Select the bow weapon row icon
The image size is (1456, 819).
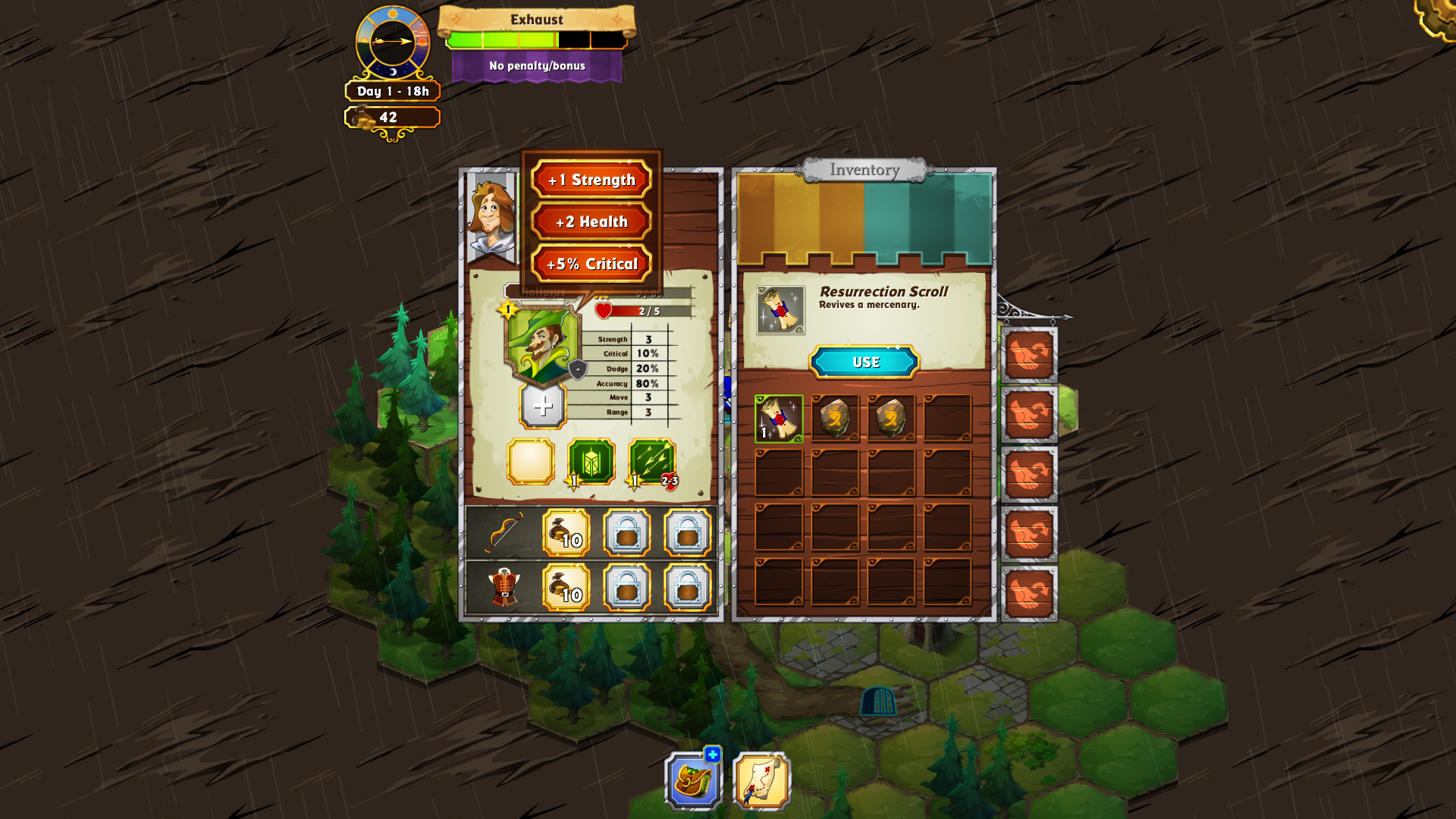pos(504,532)
